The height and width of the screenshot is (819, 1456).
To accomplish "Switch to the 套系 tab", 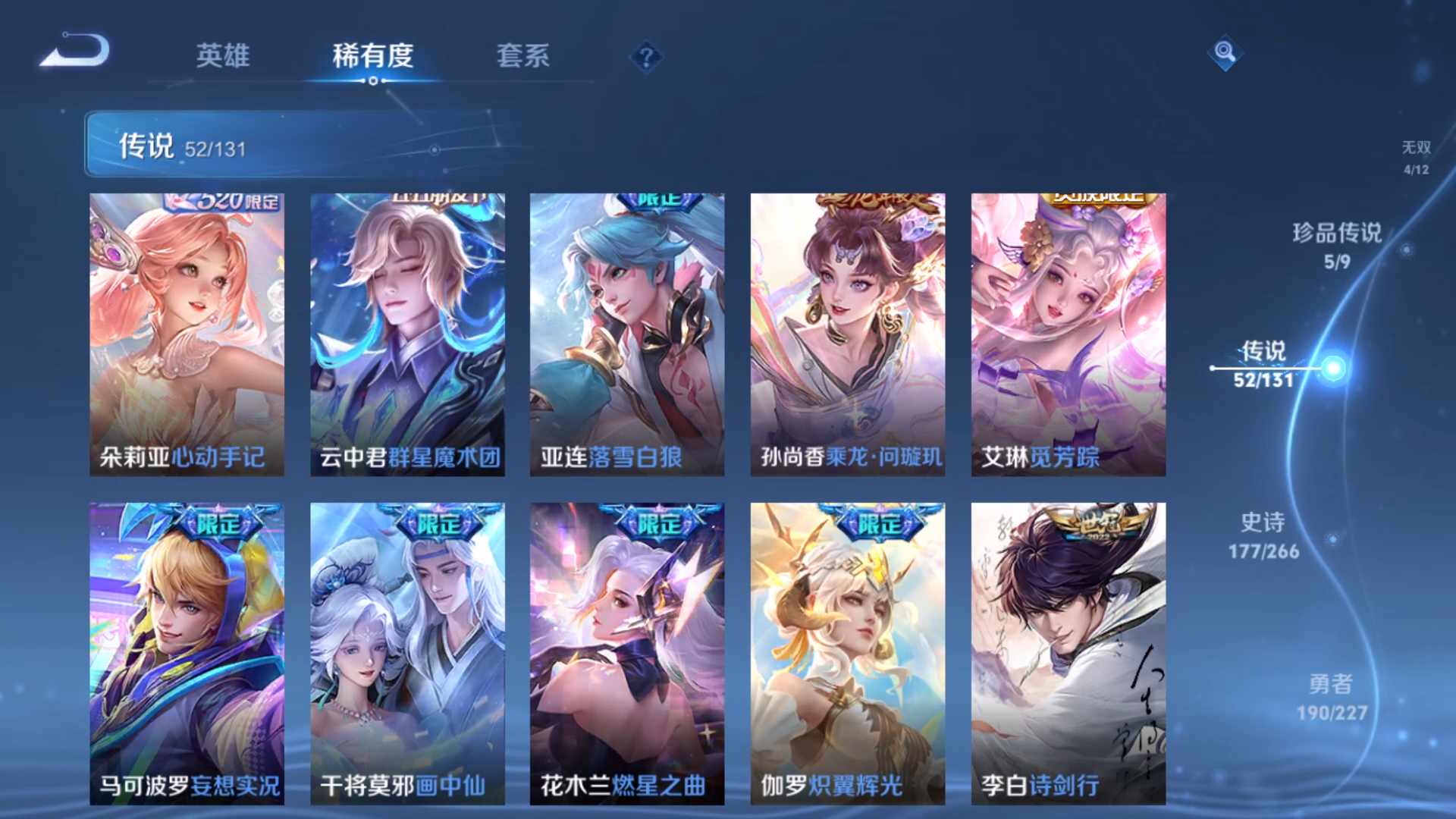I will pyautogui.click(x=525, y=56).
